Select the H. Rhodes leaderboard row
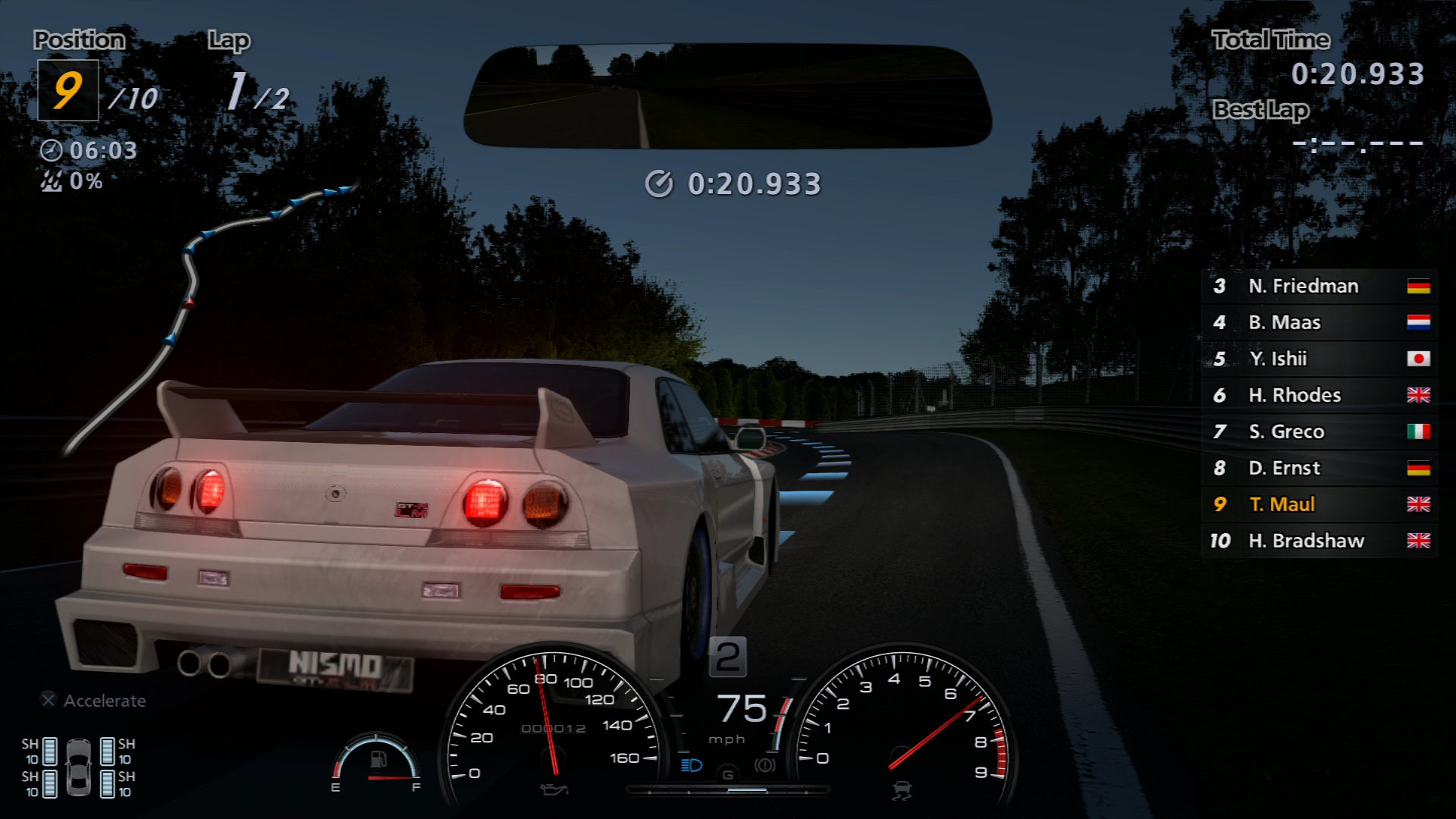The width and height of the screenshot is (1456, 819). [x=1319, y=395]
